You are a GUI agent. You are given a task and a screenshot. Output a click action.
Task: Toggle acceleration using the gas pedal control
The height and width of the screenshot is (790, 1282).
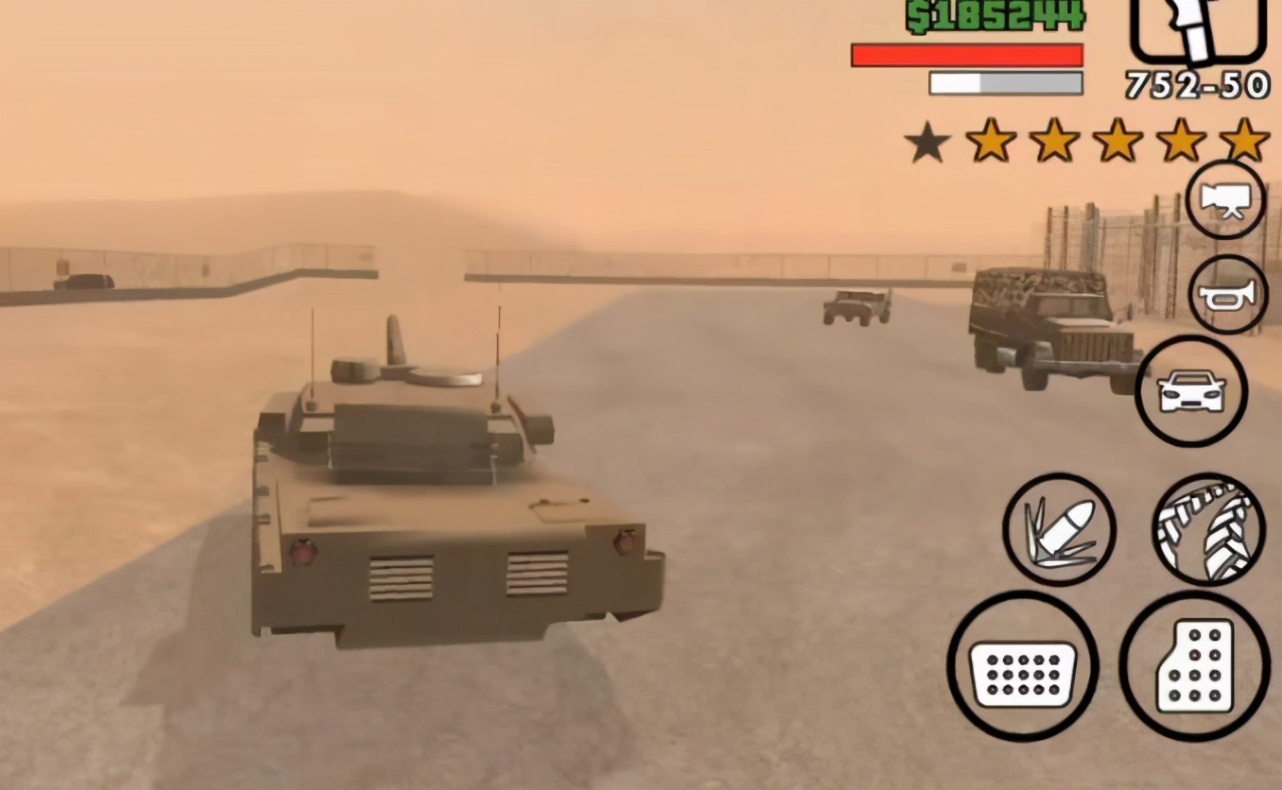[1197, 668]
